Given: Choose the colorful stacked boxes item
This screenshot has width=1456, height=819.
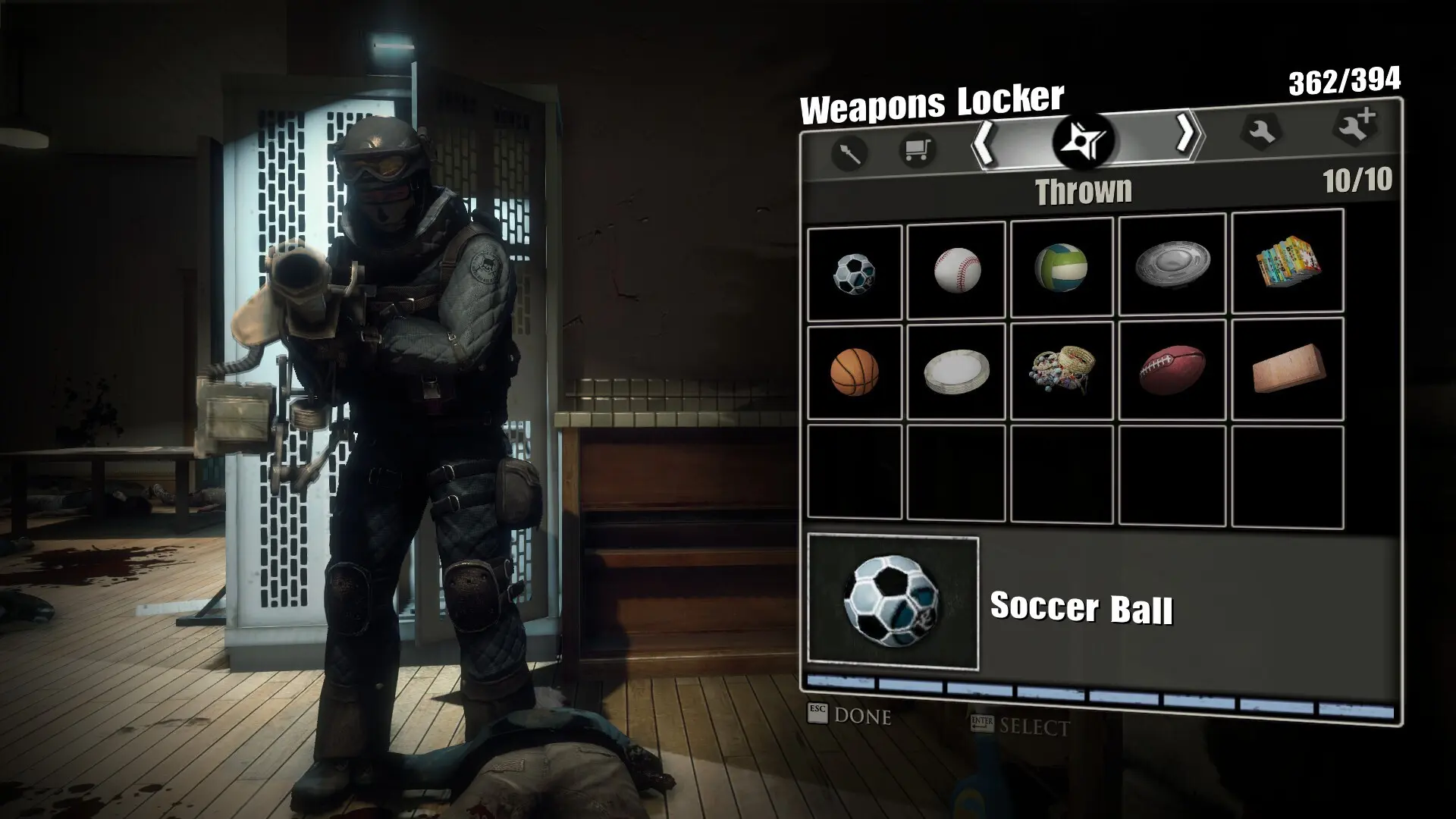Looking at the screenshot, I should tap(1287, 262).
